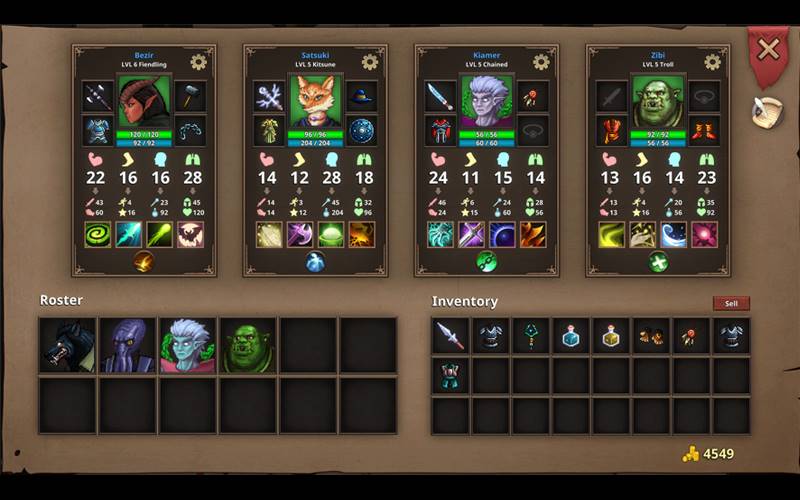The height and width of the screenshot is (500, 800).
Task: Click Kiamer's green chain trait icon
Action: (486, 262)
